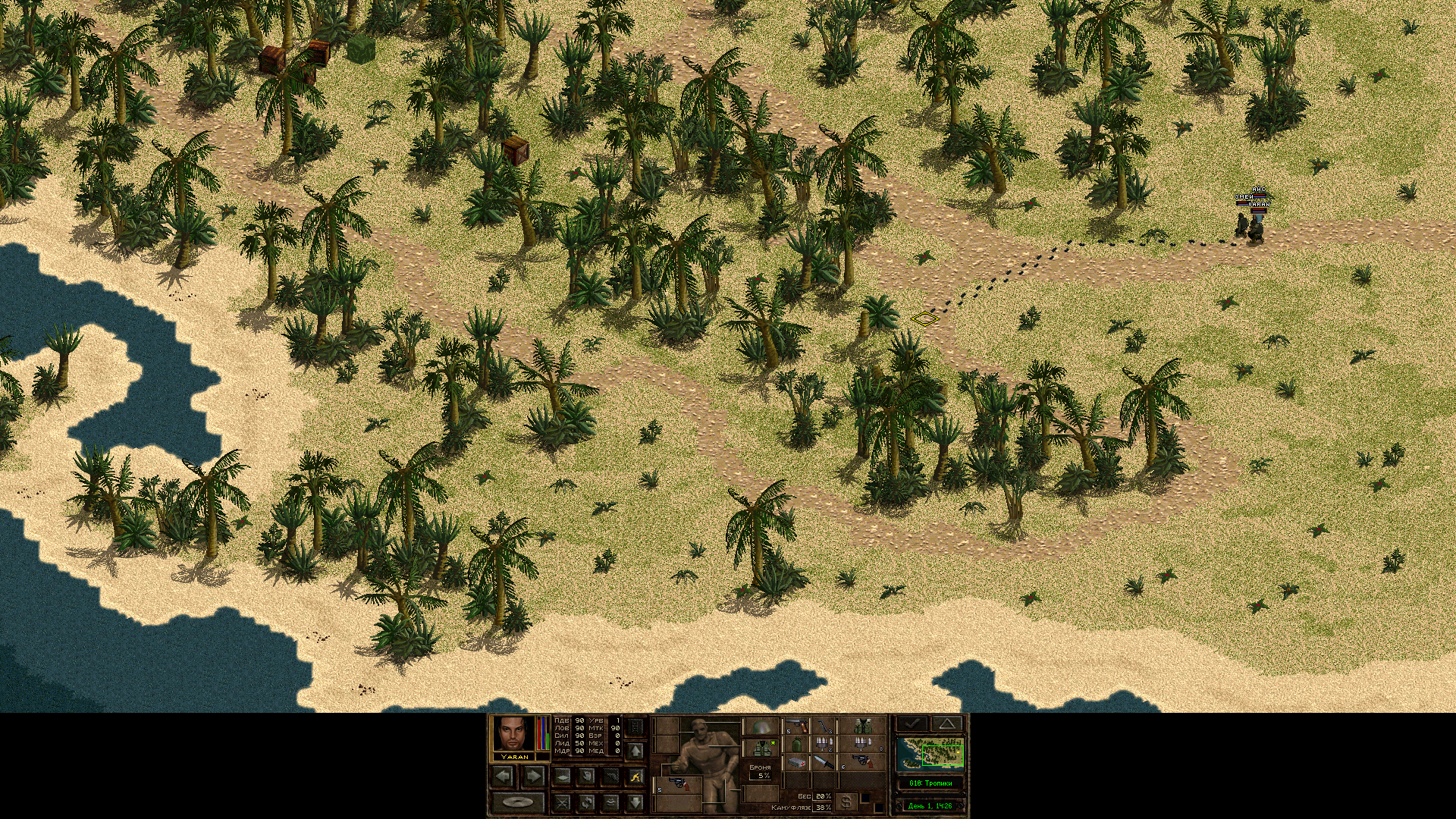Raise stance with the up arrow button
The height and width of the screenshot is (819, 1456).
pos(635,751)
